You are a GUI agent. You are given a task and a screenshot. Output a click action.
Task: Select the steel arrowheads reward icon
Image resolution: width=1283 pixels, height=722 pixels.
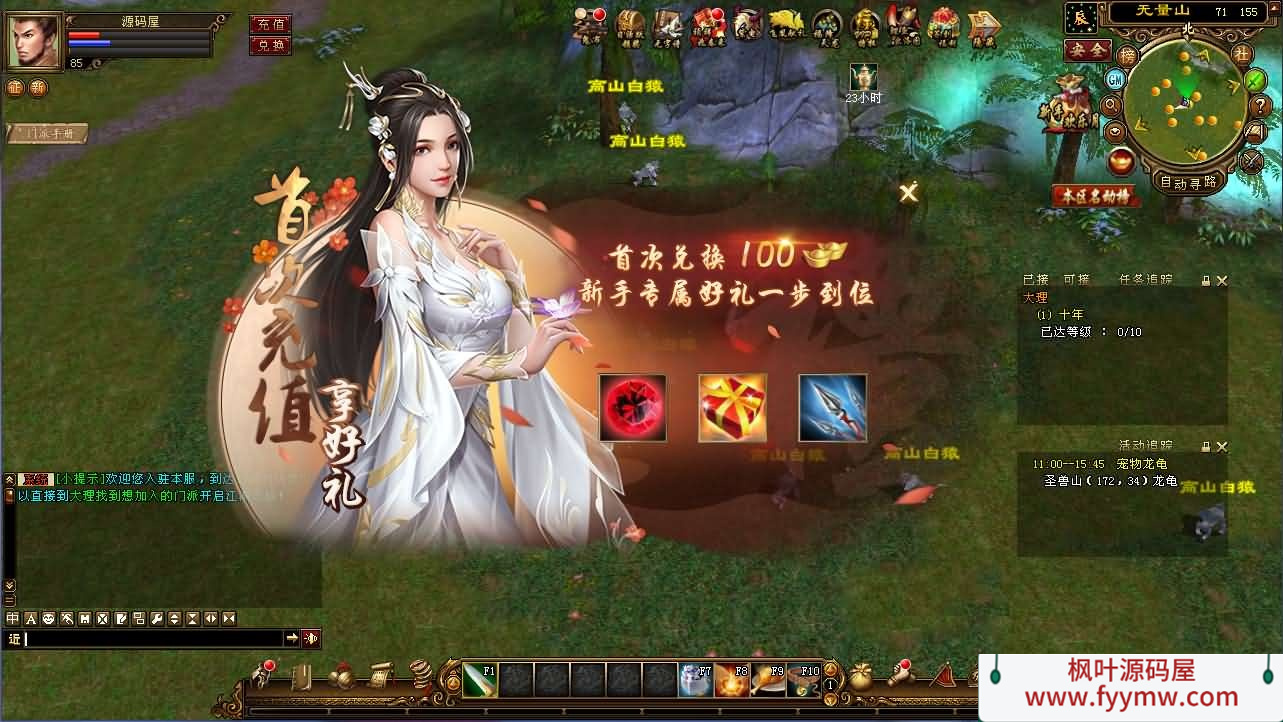pos(832,408)
